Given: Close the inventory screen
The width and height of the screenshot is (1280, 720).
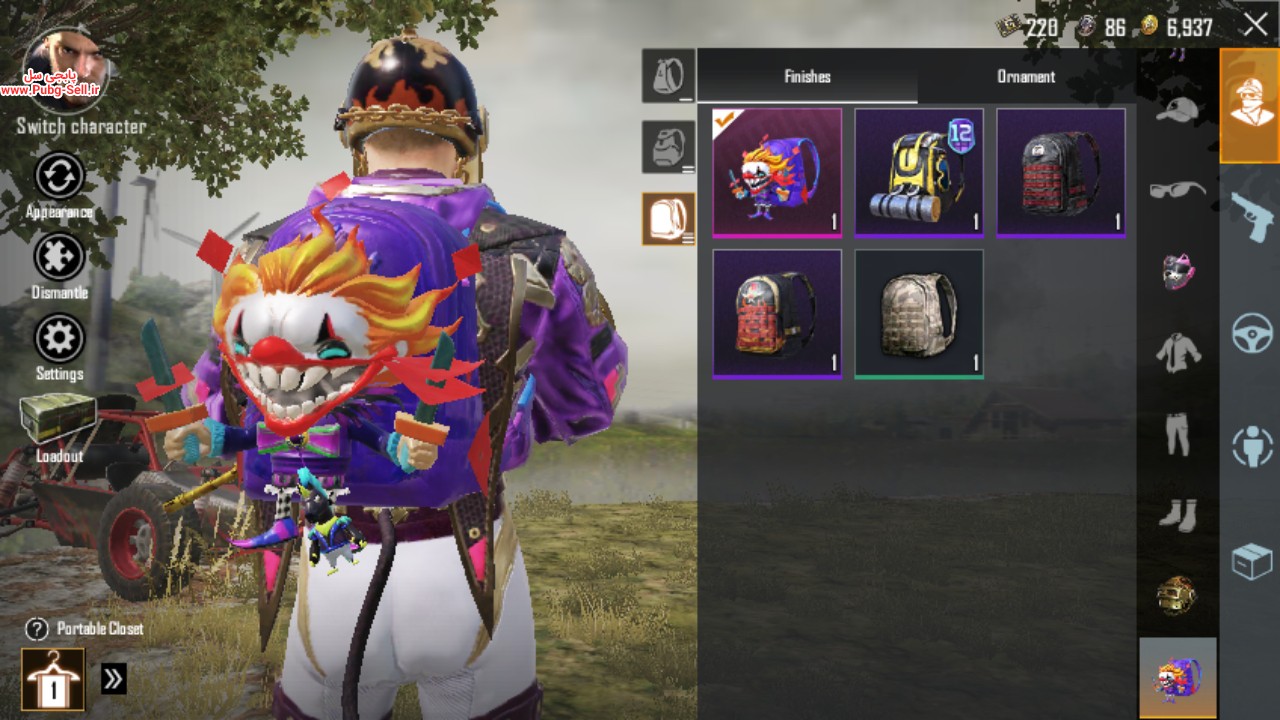Looking at the screenshot, I should tap(1255, 25).
